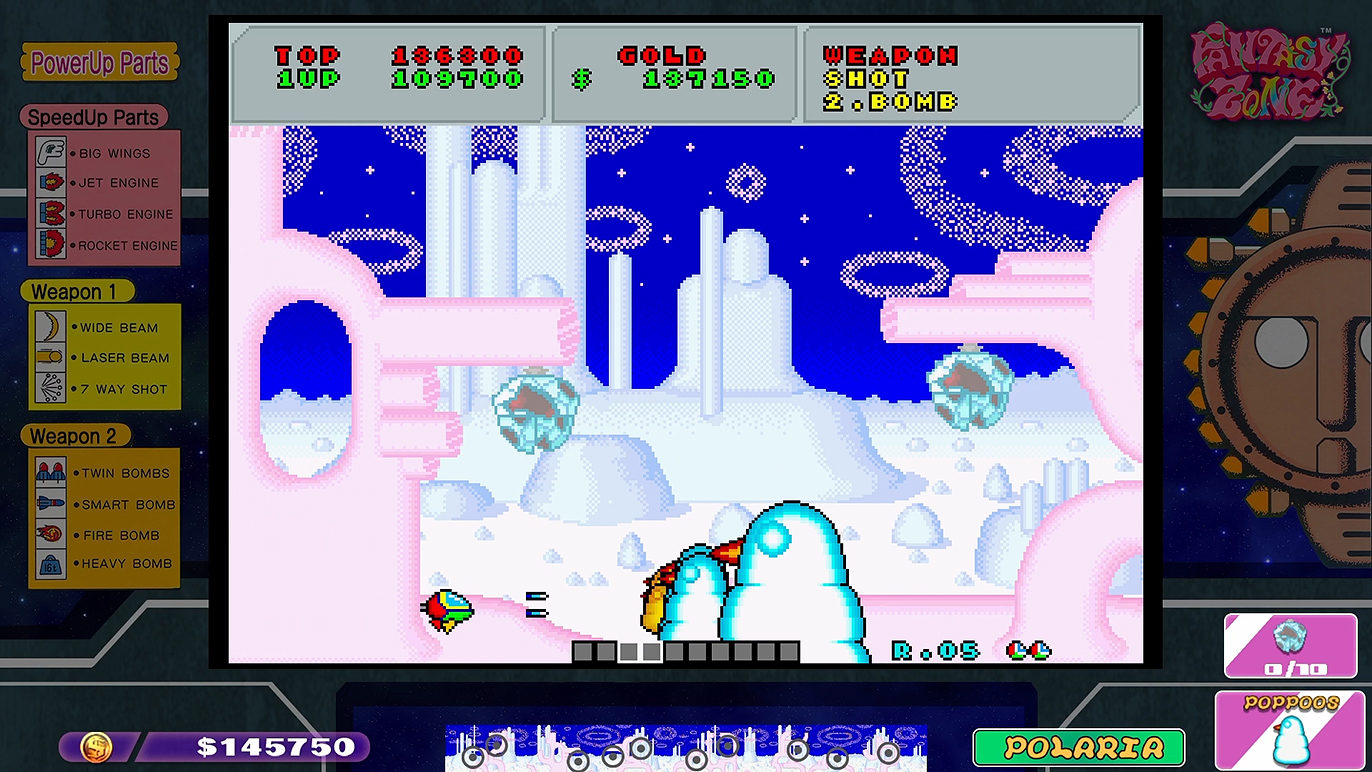
Task: Pick the Heavy Bomb weapon
Action: (104, 563)
